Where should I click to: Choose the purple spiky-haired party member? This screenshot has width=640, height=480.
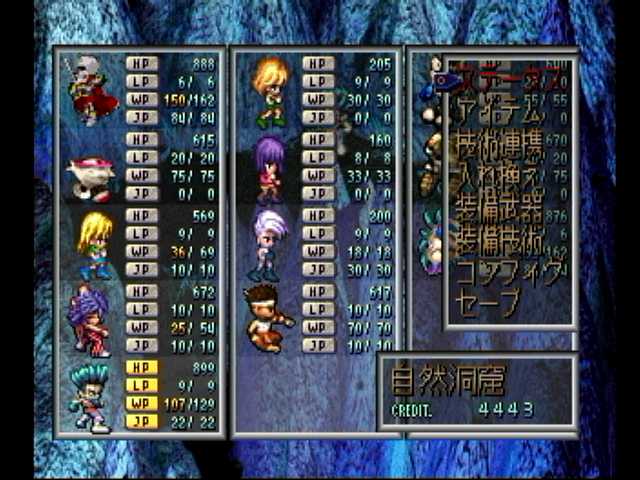[92, 320]
